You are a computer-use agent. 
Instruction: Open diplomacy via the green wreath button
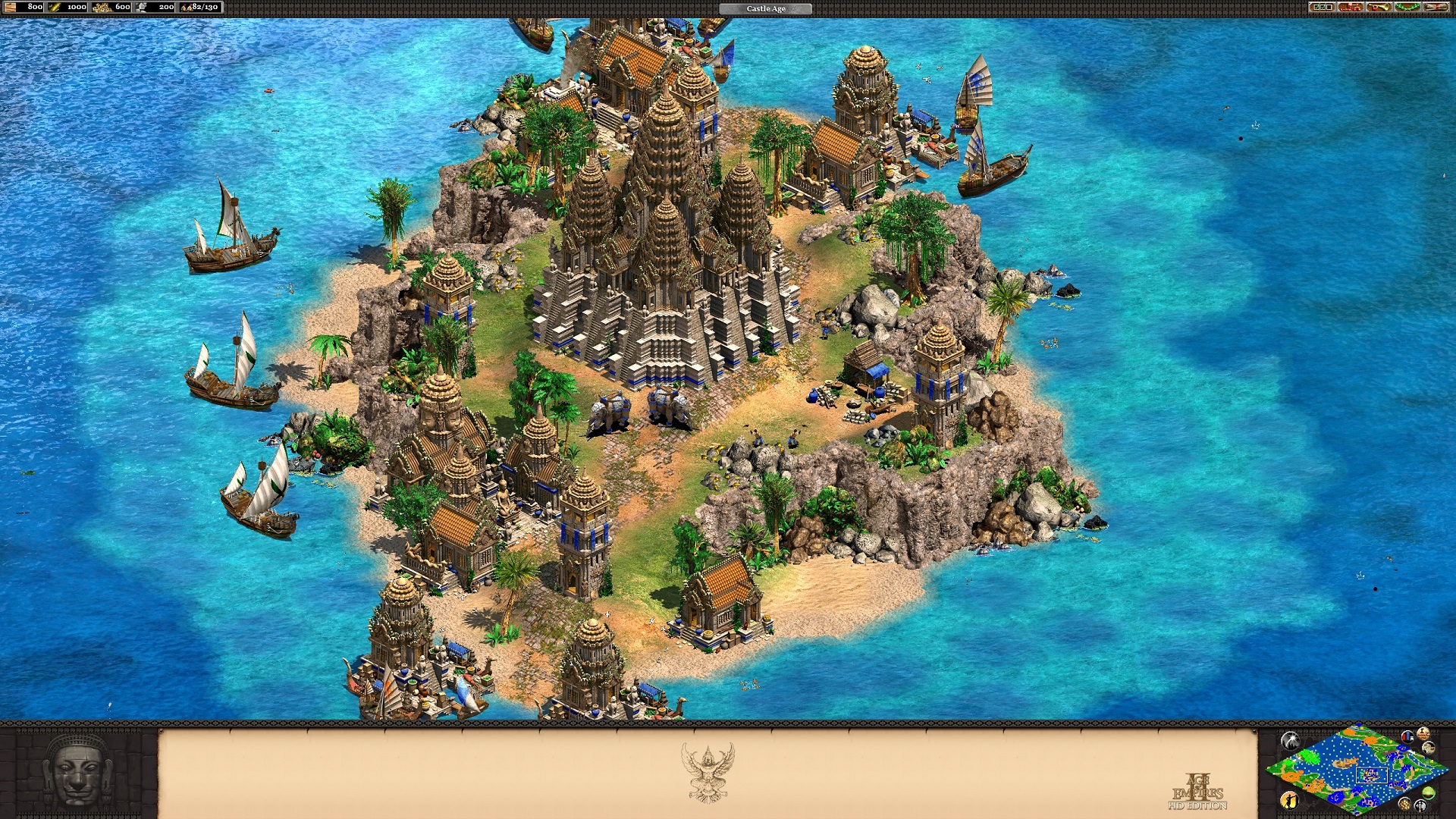(x=1407, y=7)
